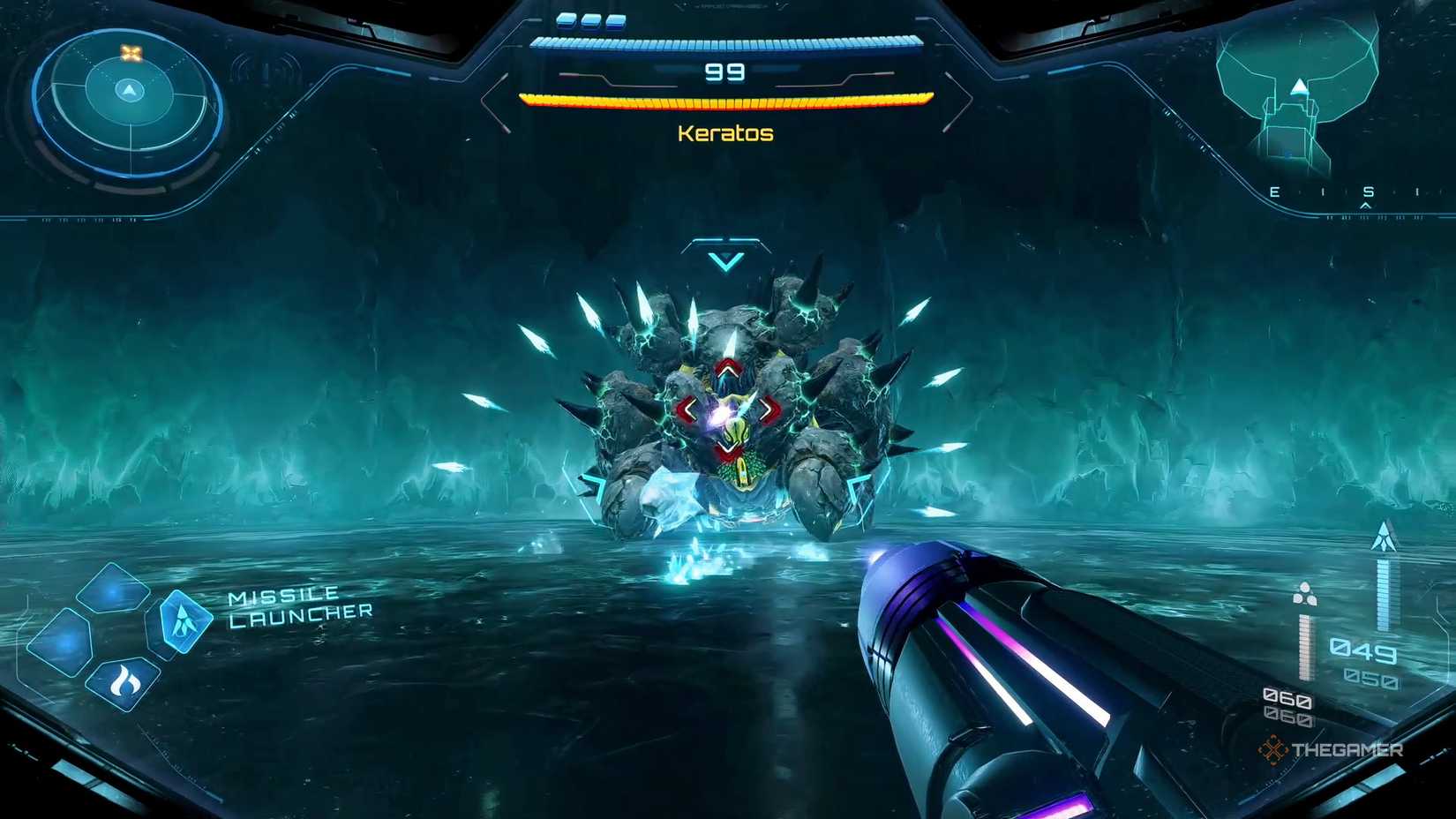Viewport: 1456px width, 819px height.
Task: Click the yellow boss health bar
Action: (x=726, y=100)
